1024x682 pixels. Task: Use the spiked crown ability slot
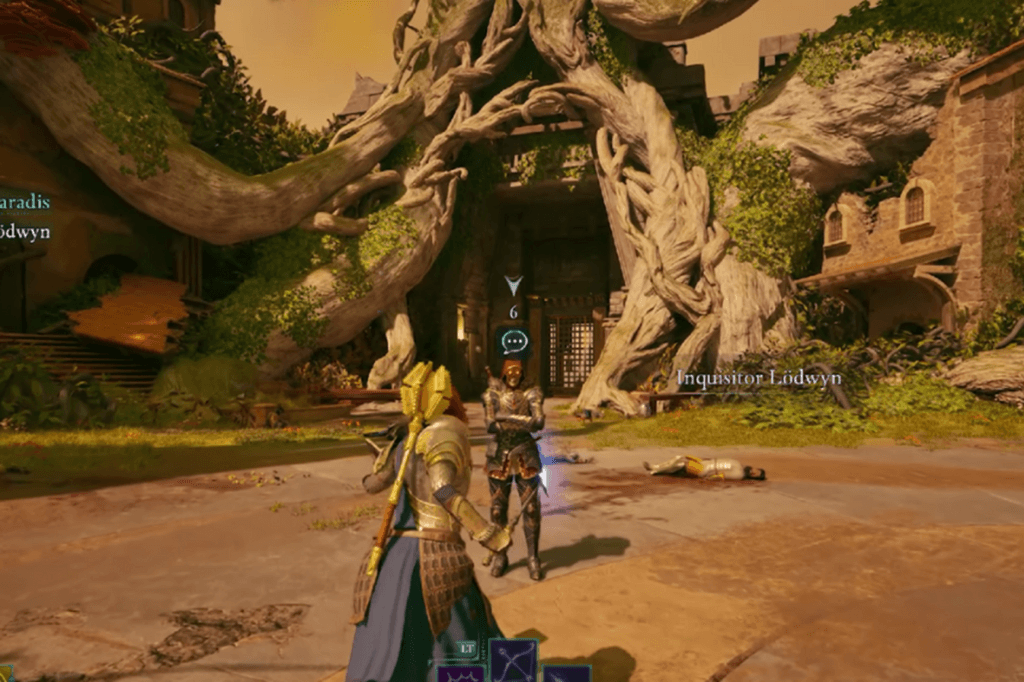pyautogui.click(x=461, y=674)
